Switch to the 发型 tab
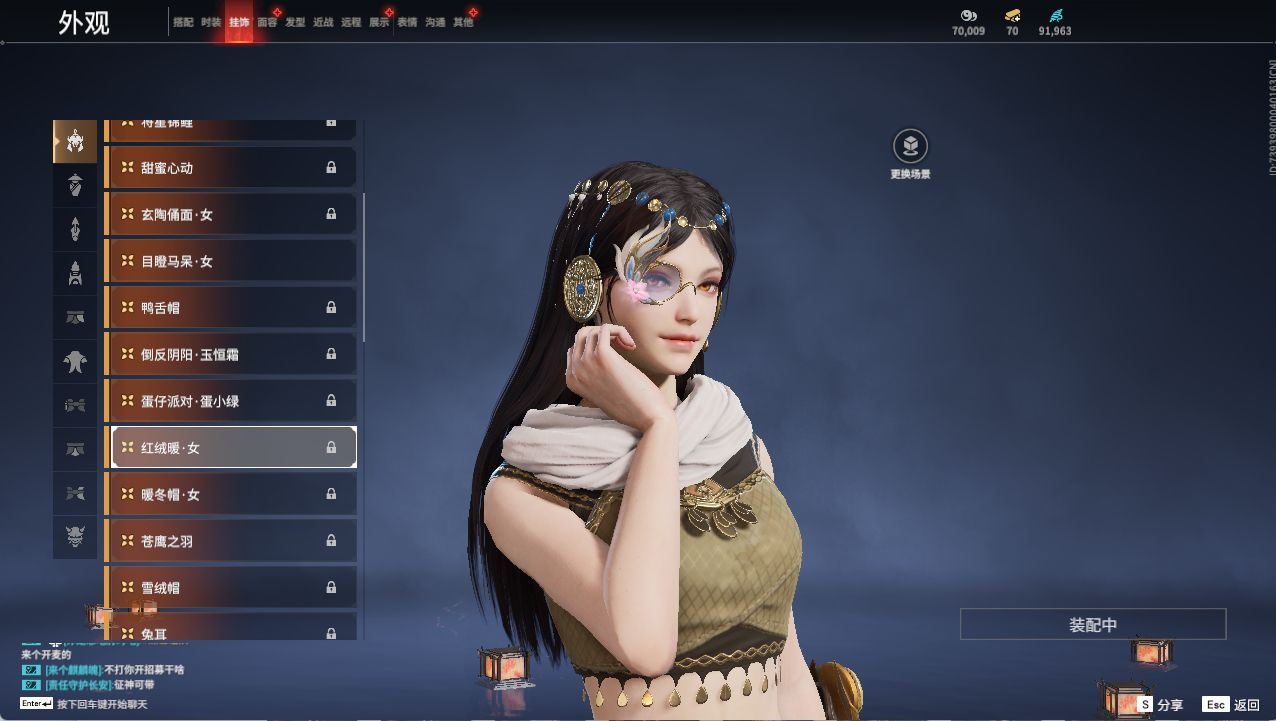 tap(295, 22)
